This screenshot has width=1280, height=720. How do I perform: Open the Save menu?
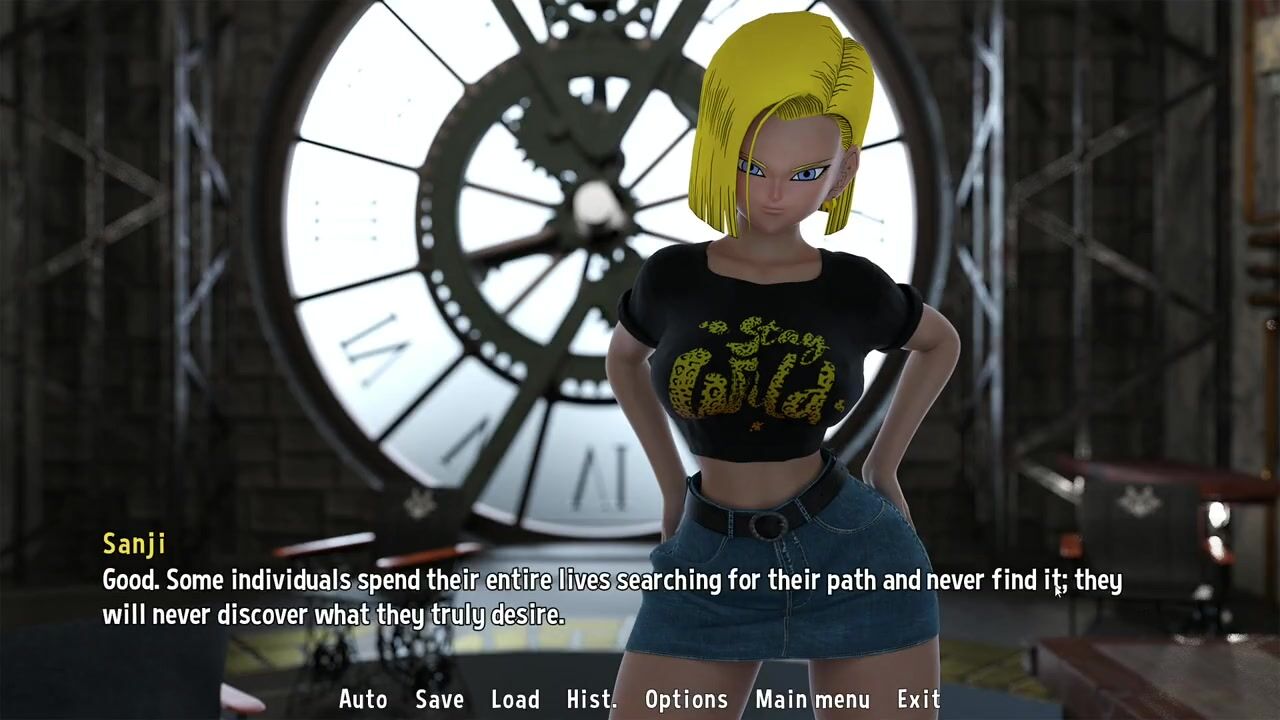click(439, 699)
